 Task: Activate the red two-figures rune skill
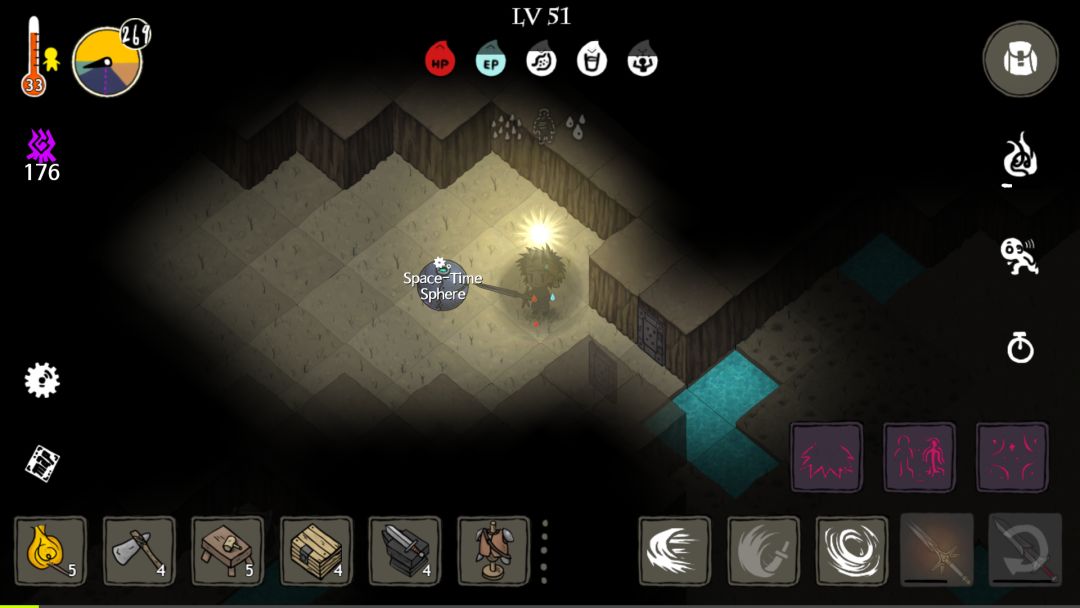point(919,457)
